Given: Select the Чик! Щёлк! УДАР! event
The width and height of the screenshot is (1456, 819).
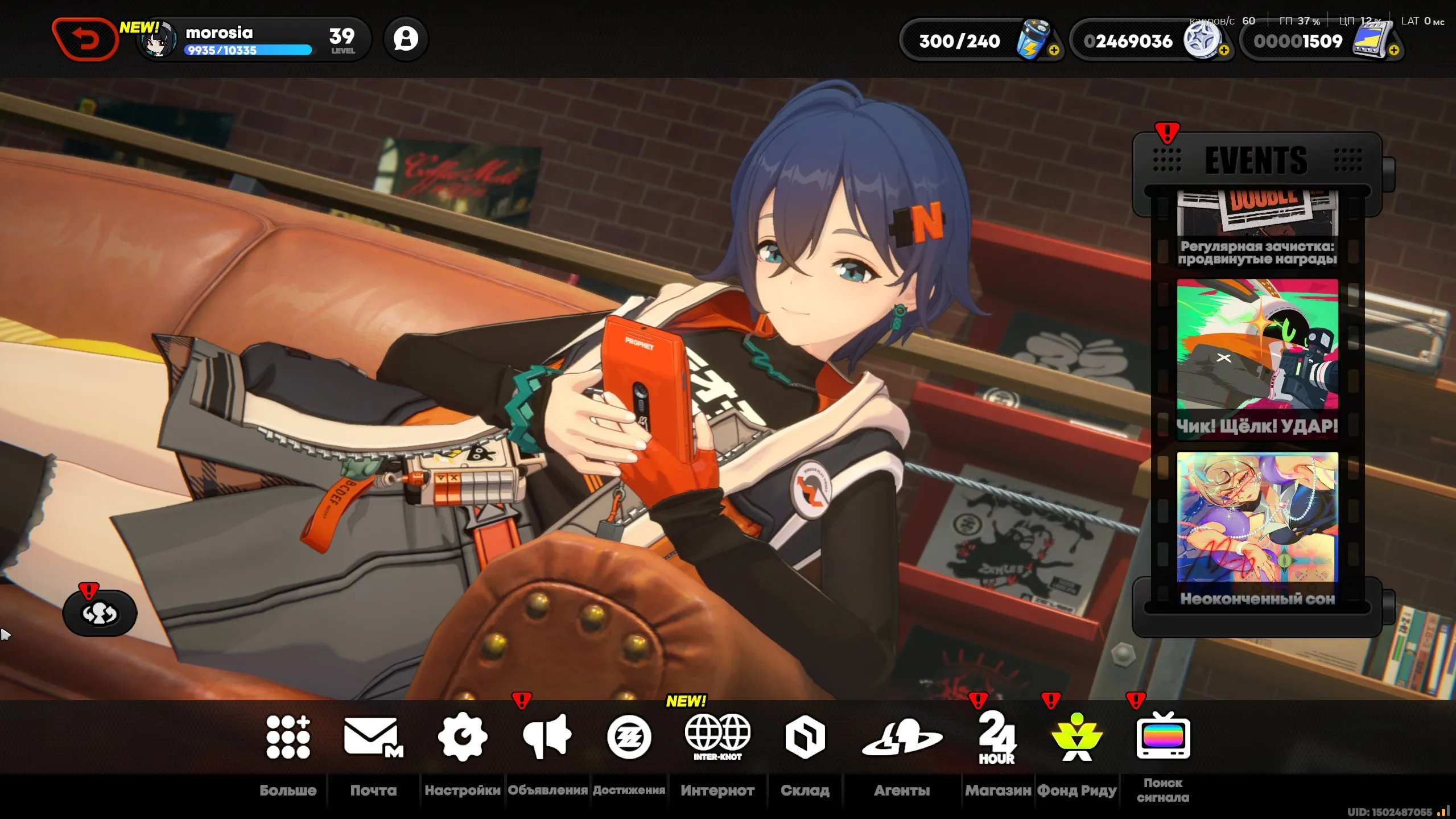Looking at the screenshot, I should tap(1257, 359).
